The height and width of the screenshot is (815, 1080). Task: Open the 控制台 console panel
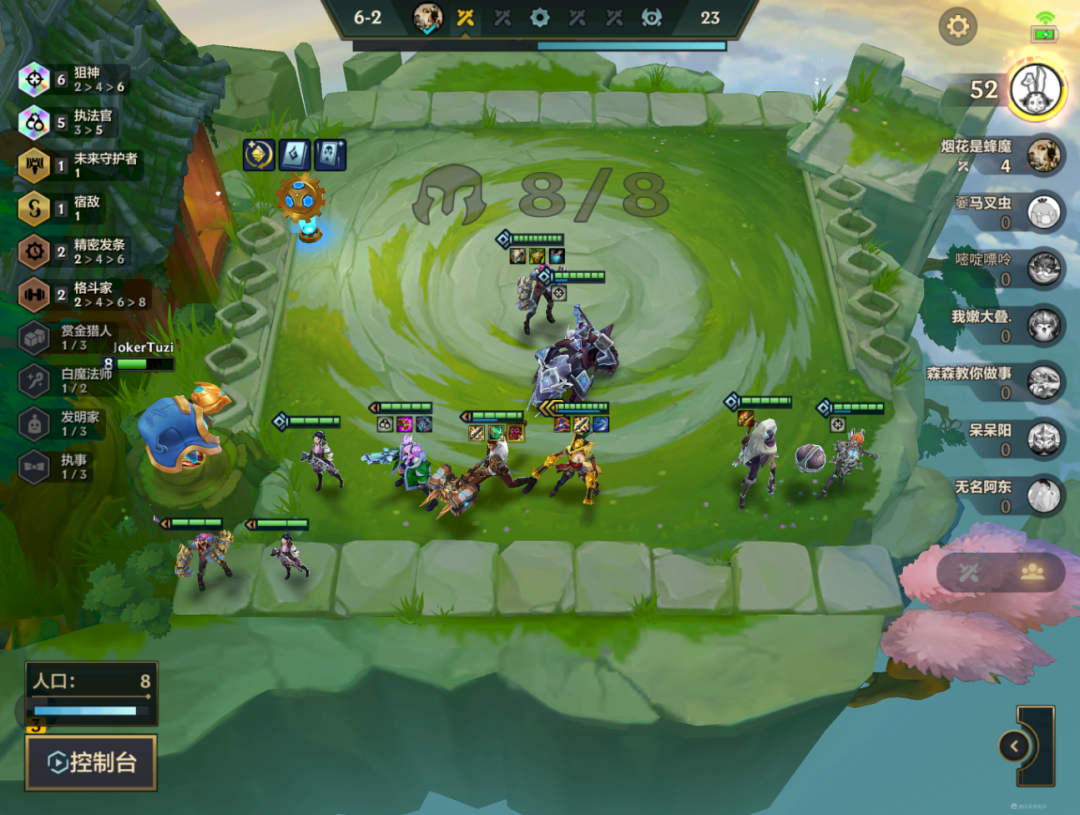[x=91, y=763]
